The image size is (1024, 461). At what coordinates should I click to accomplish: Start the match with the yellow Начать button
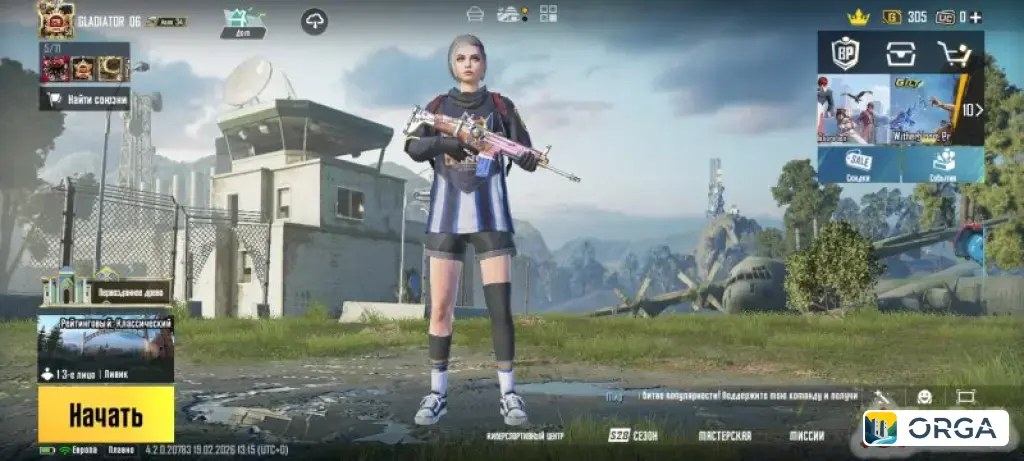(105, 415)
